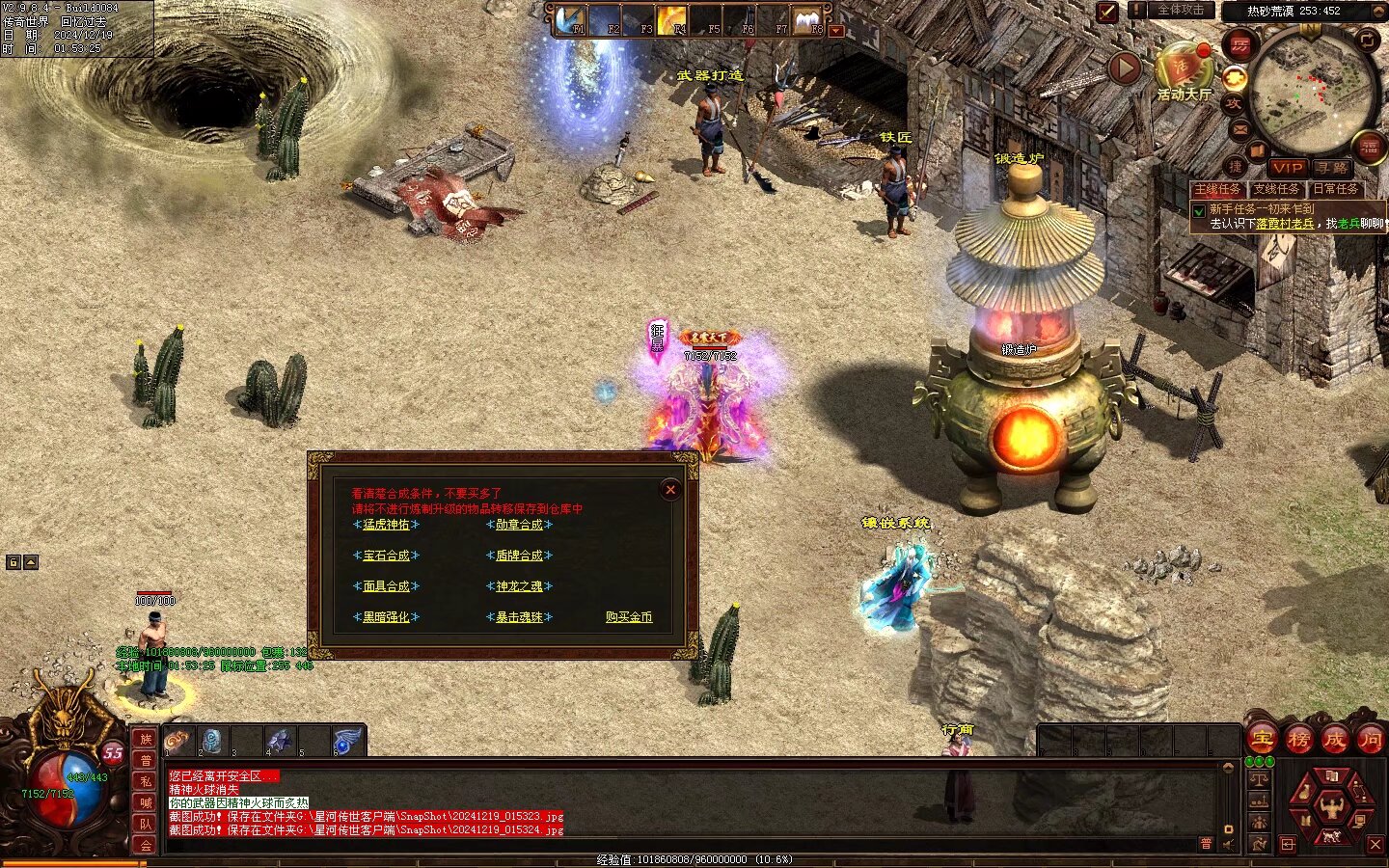Open the 活动大厅 activity hall
Image resolution: width=1389 pixels, height=868 pixels.
coord(1183,74)
